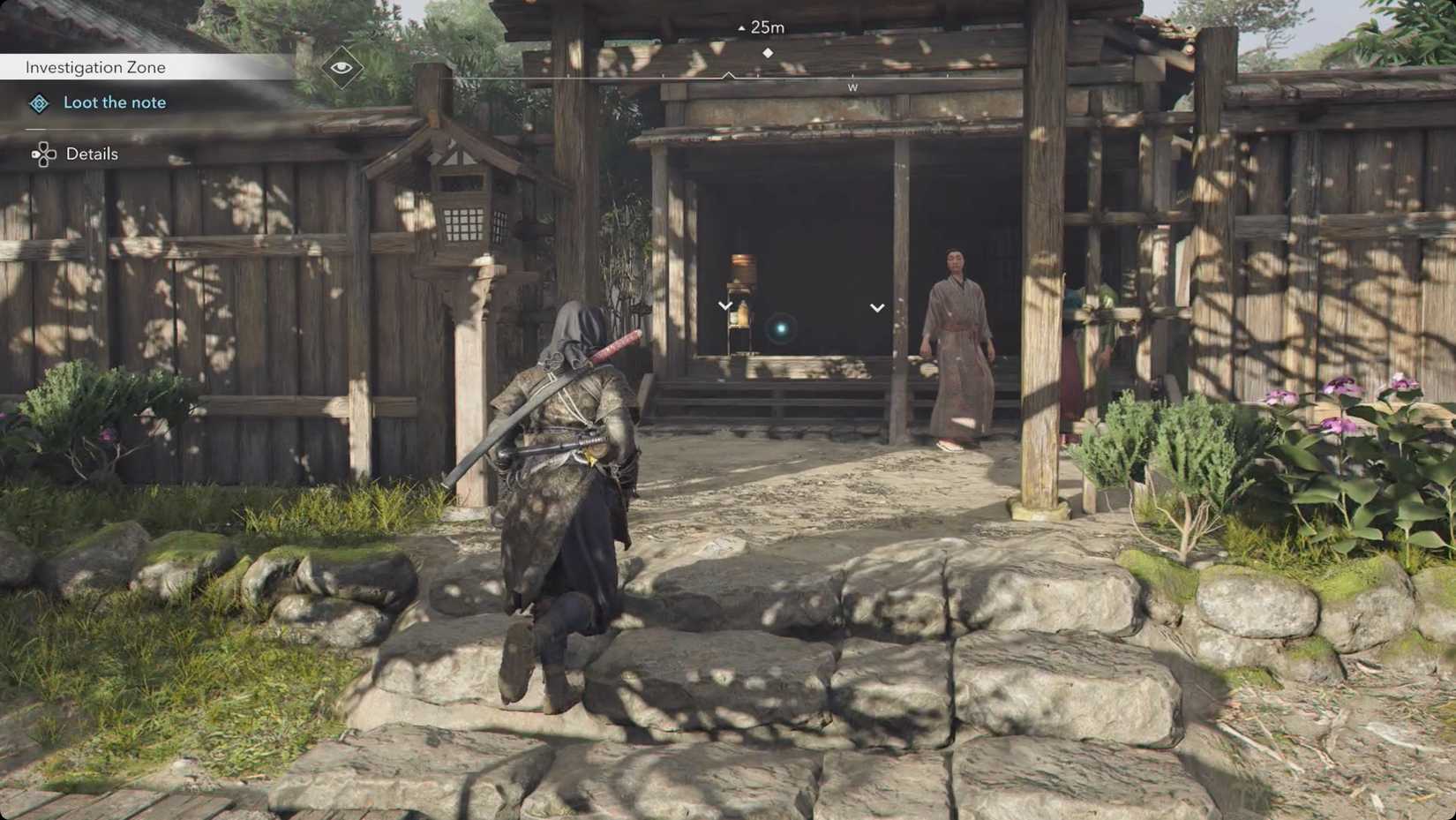
Task: Expand the right chevron prompt near the doorway
Action: (x=876, y=308)
